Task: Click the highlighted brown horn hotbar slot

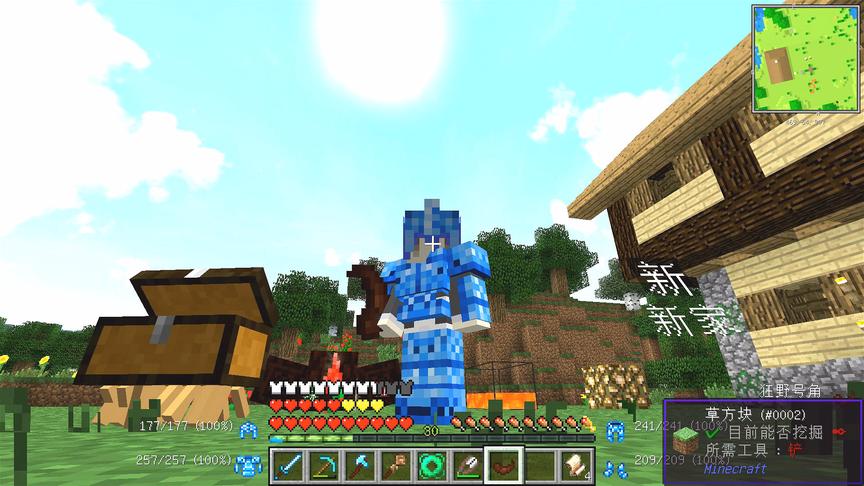Action: tap(504, 465)
